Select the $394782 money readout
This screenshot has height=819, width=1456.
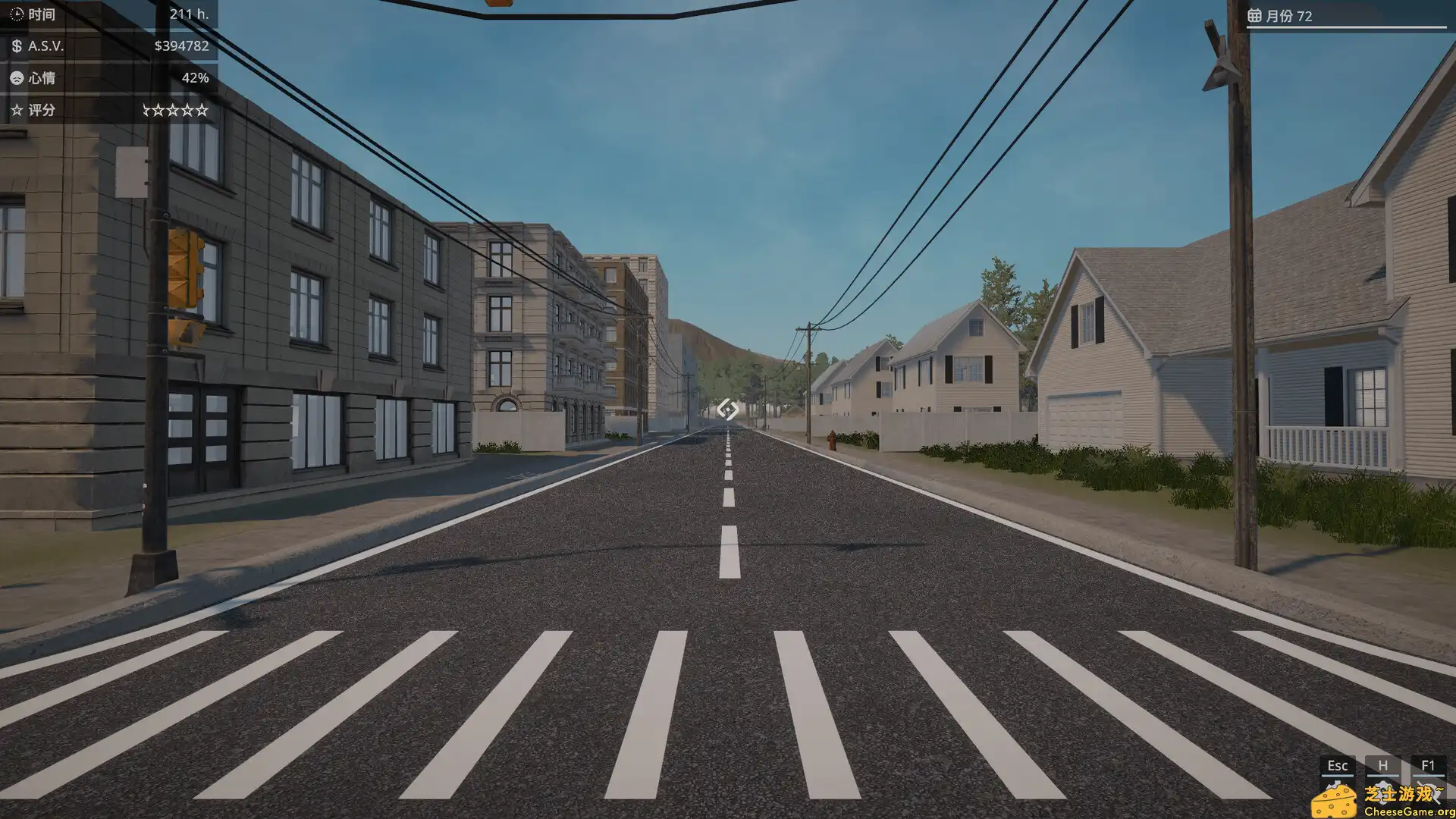tap(182, 46)
